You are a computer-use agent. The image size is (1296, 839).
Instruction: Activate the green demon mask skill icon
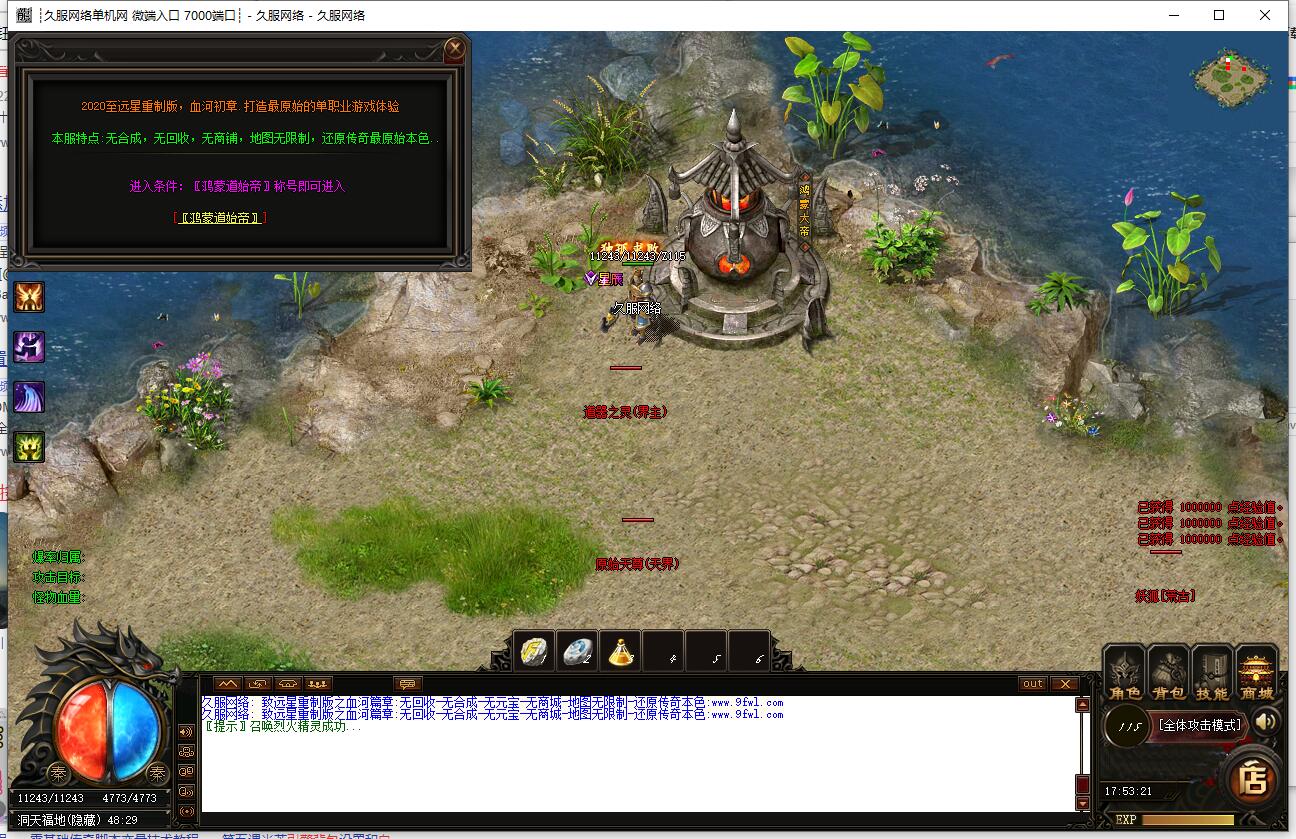tap(29, 446)
